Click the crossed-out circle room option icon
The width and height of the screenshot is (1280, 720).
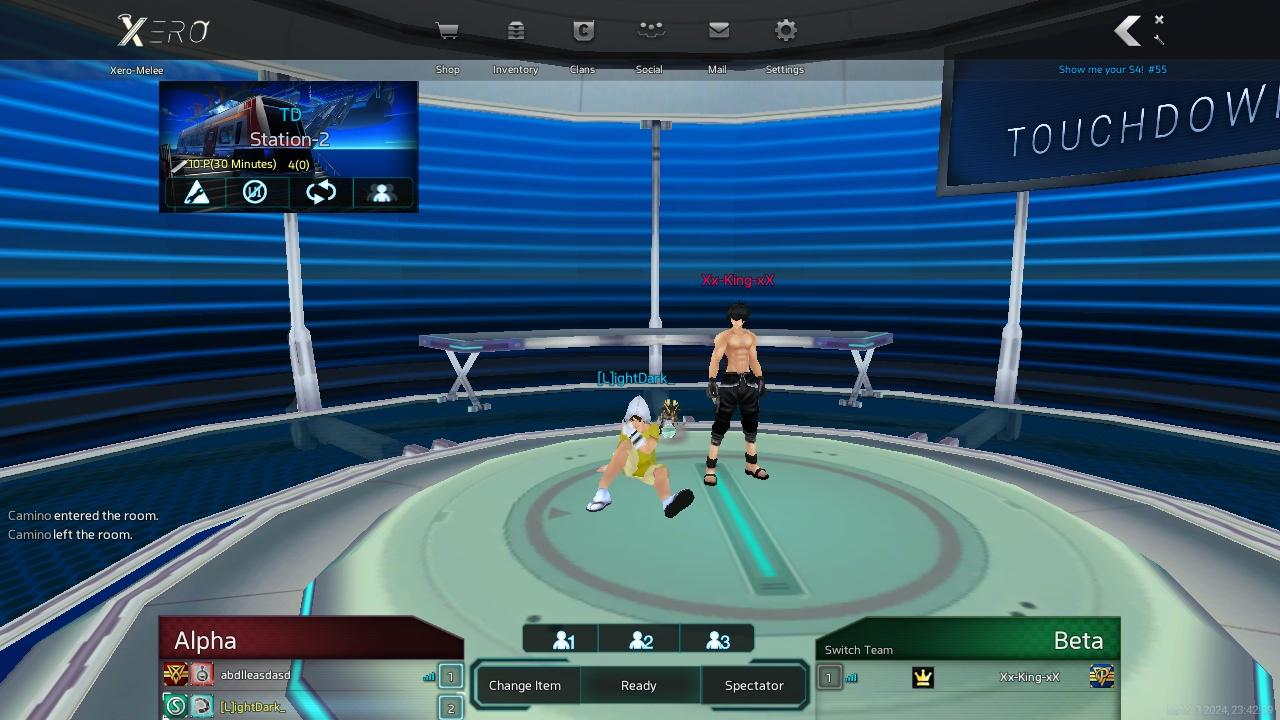point(255,192)
